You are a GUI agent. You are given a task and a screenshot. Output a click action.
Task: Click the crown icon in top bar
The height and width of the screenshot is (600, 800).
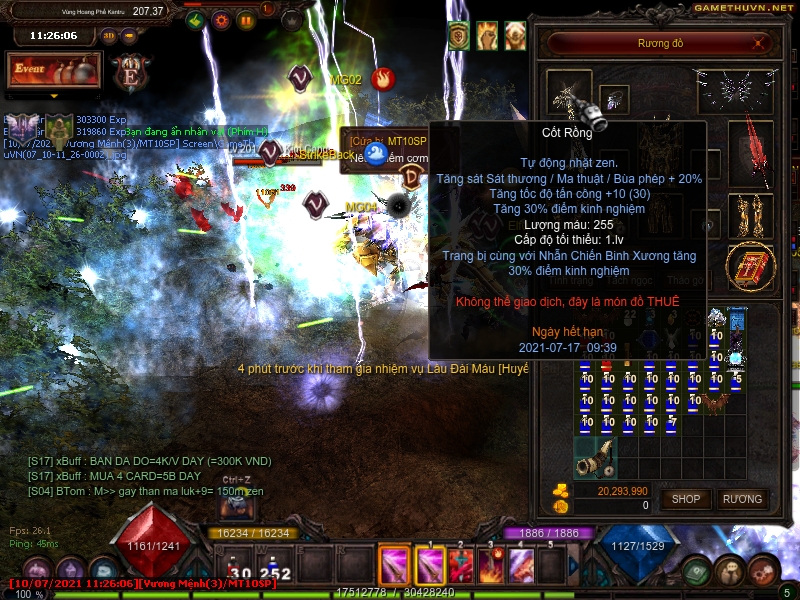pos(291,20)
